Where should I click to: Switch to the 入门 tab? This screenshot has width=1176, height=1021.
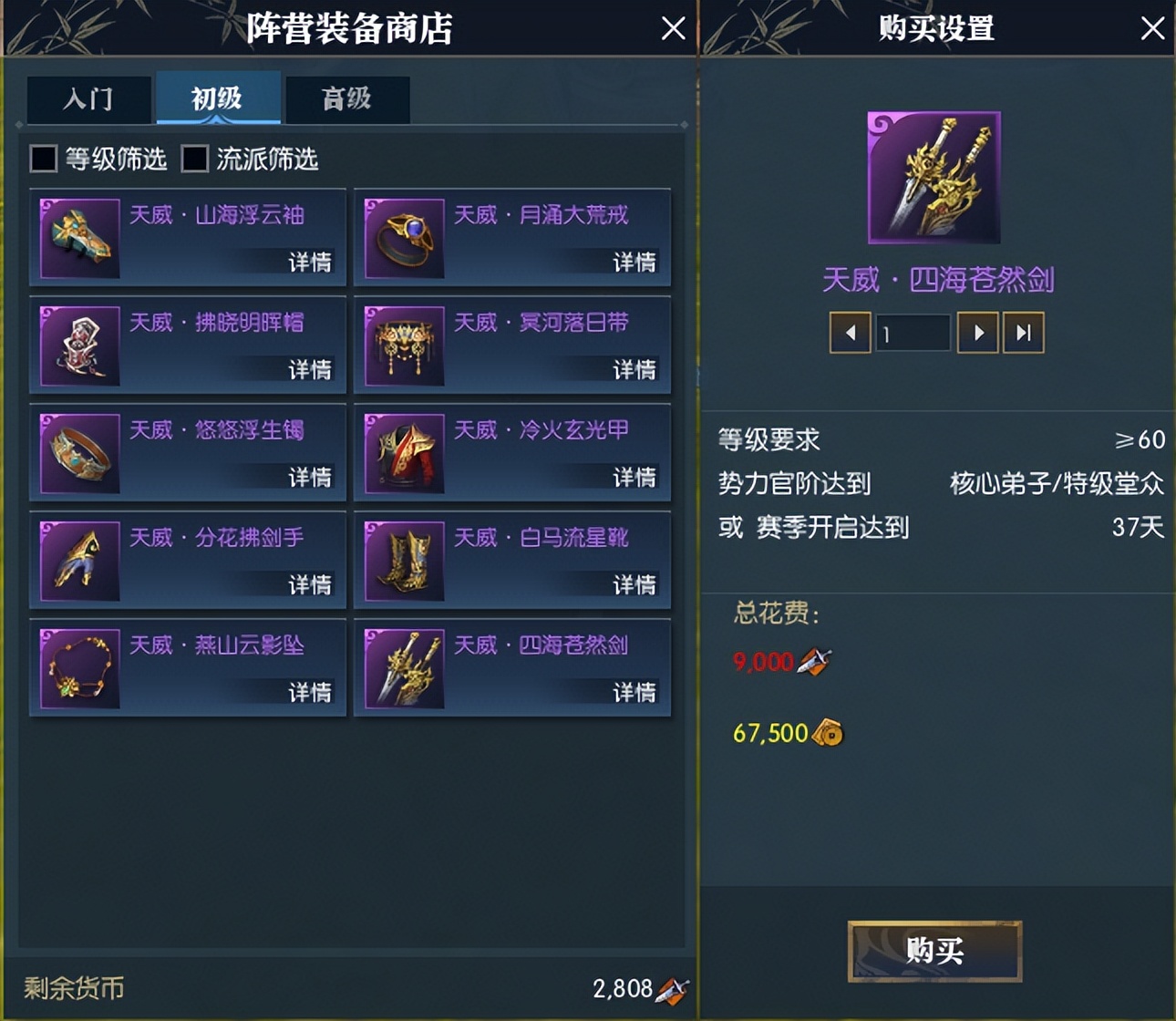pyautogui.click(x=88, y=99)
